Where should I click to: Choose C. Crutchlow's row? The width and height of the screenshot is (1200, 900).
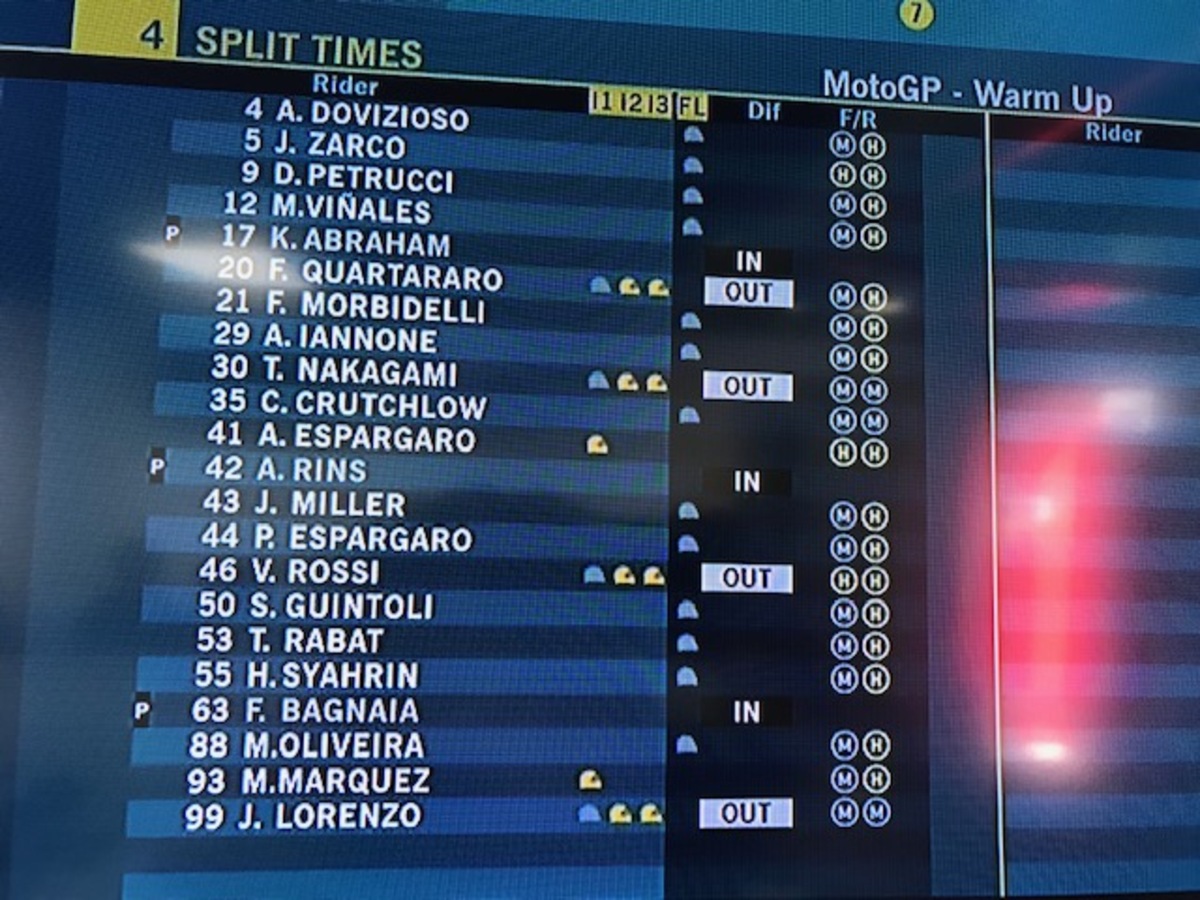(x=374, y=404)
